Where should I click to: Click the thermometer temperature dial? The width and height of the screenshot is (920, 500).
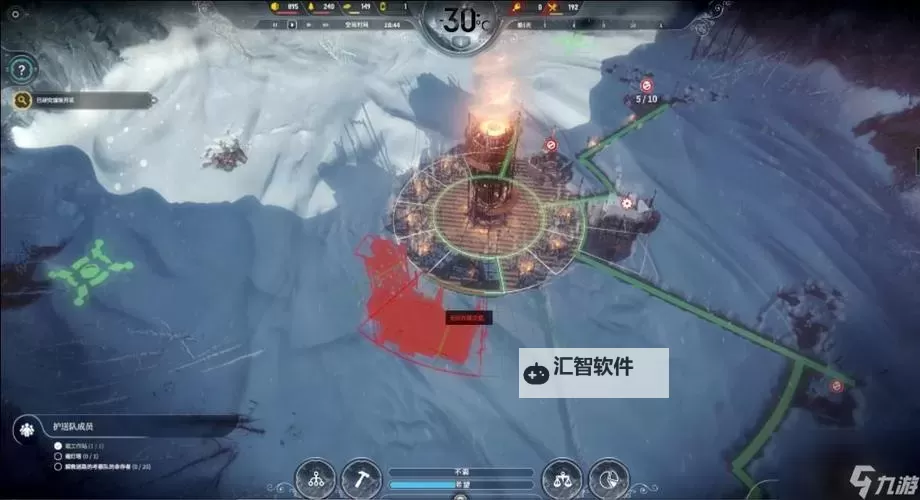(x=461, y=21)
